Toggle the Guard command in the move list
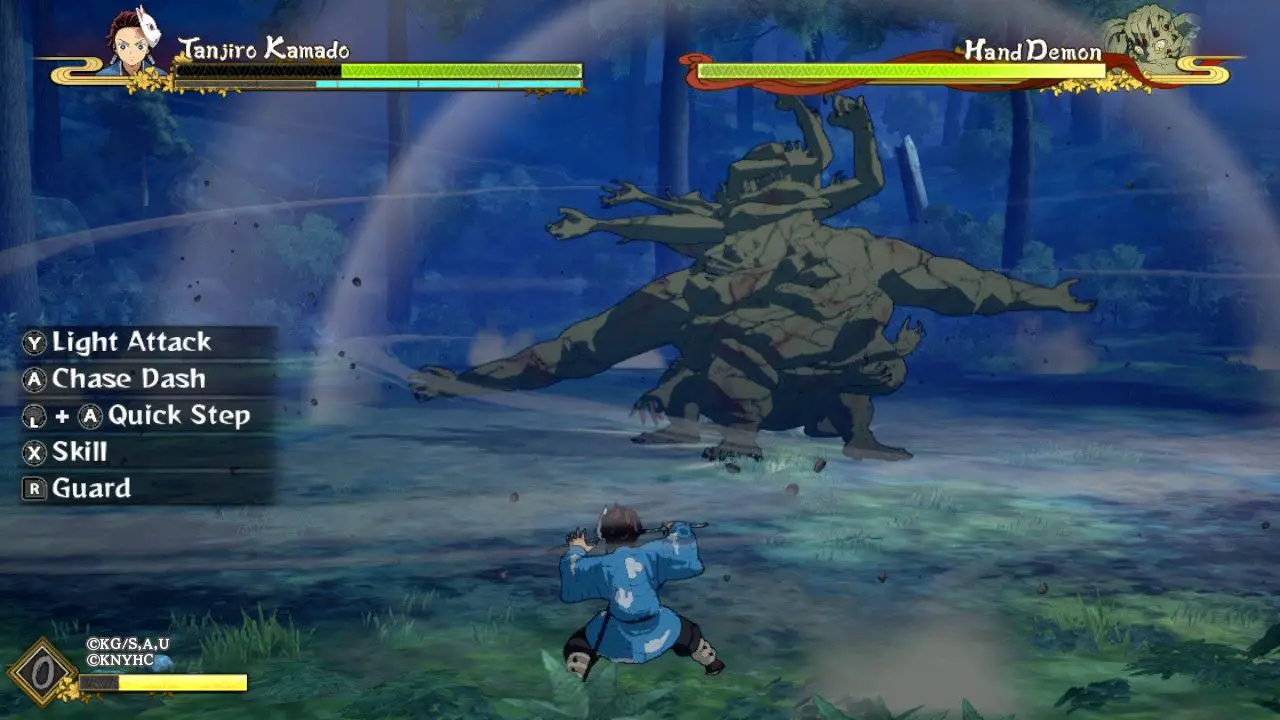Screen dimensions: 1280x720 (x=90, y=489)
